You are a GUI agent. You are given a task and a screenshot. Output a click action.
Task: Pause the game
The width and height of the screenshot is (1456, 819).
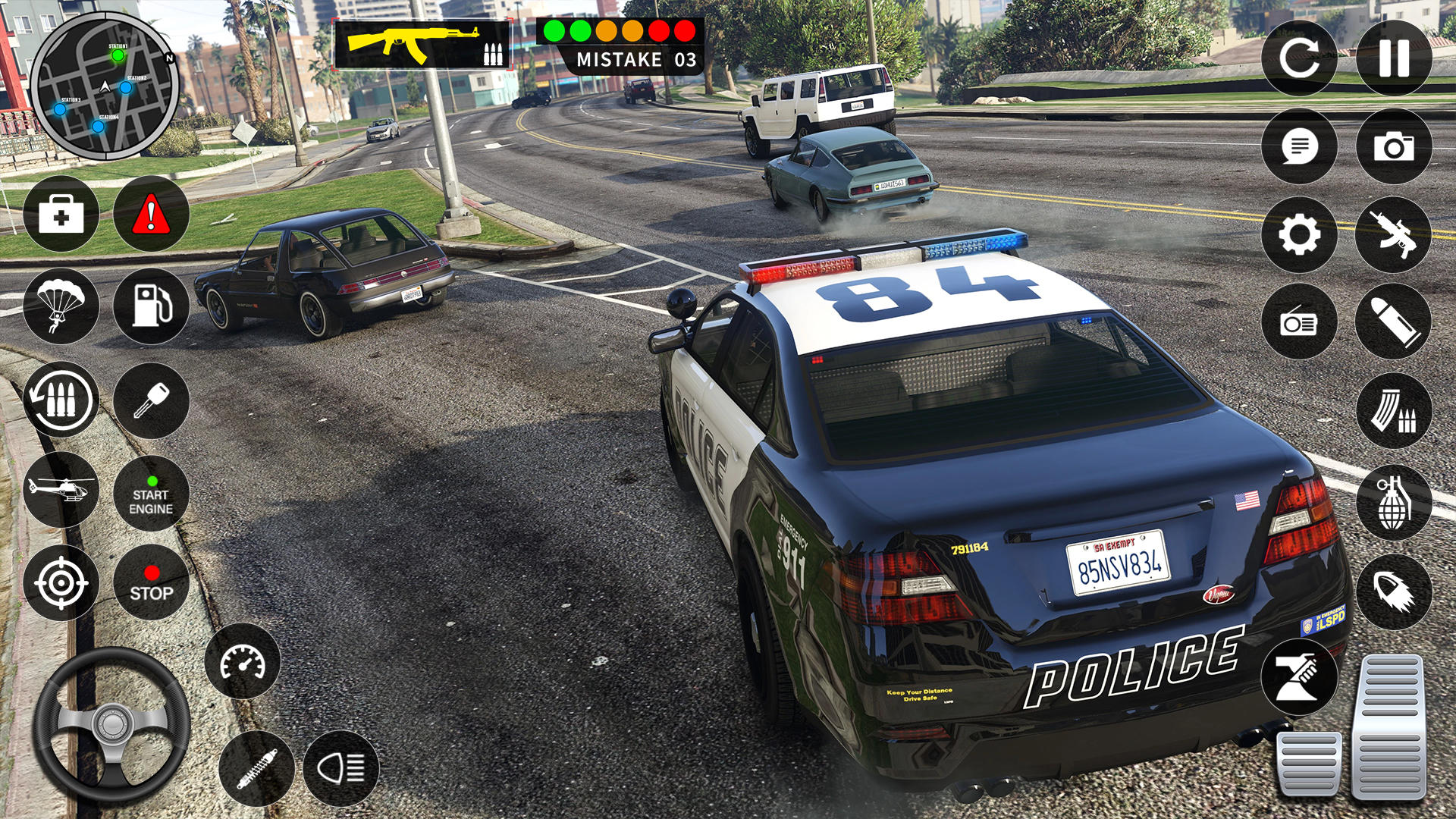pos(1394,58)
